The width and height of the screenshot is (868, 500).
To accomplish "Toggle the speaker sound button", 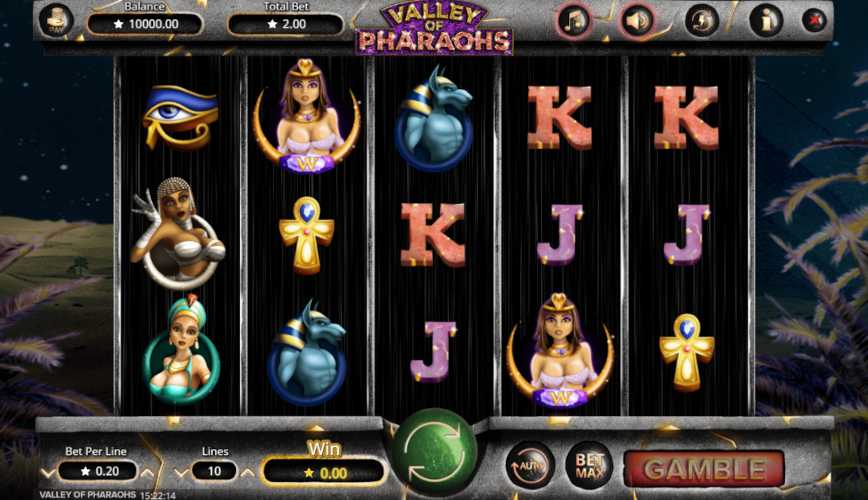I will coord(636,20).
